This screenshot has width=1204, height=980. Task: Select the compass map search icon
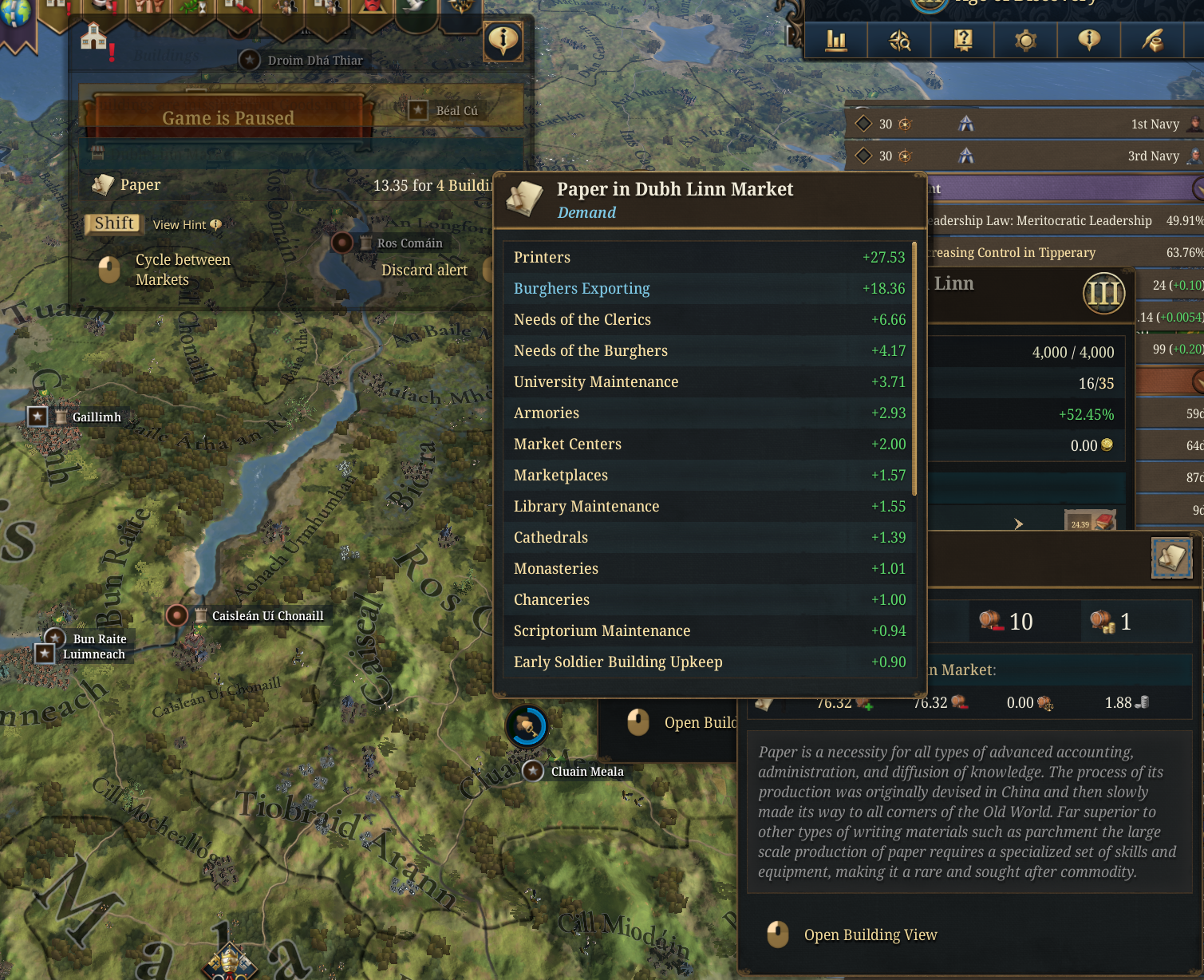899,40
